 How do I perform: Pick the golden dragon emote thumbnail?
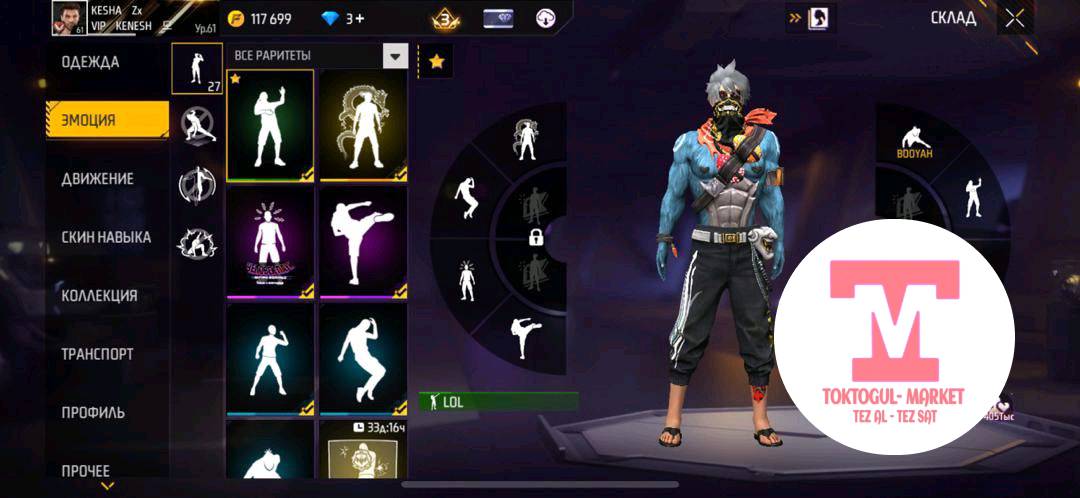363,125
